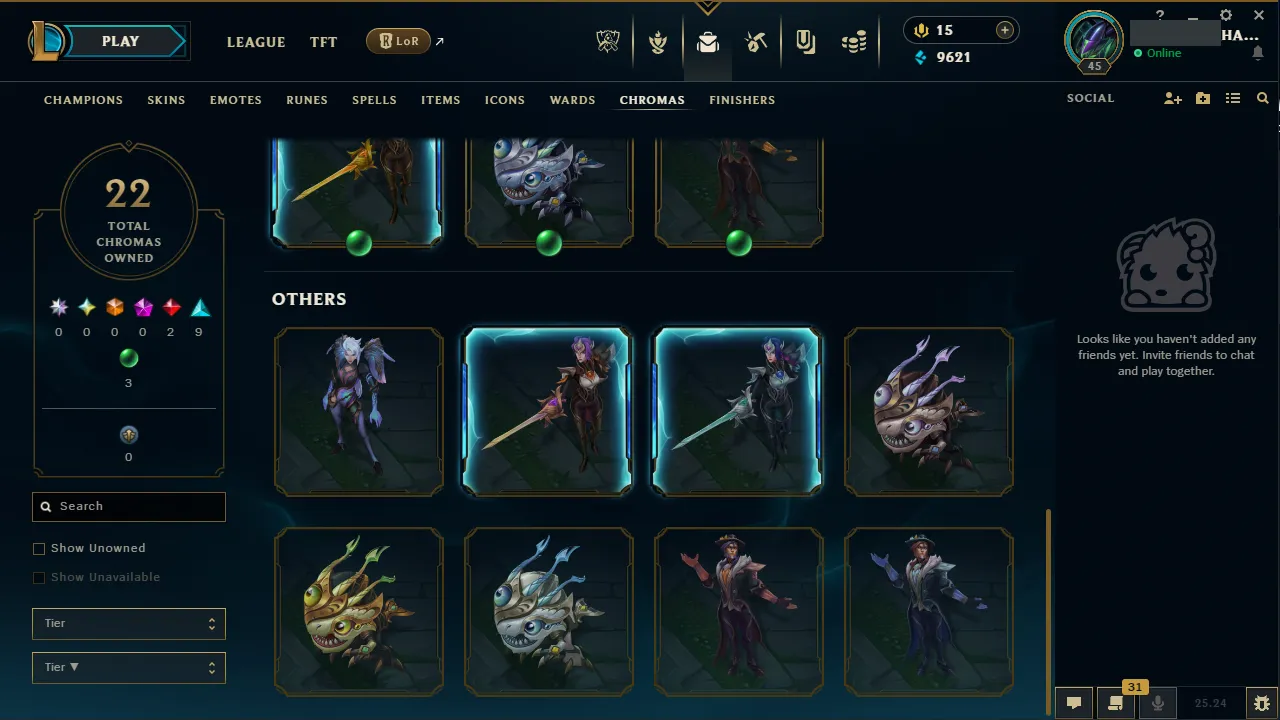Select TFT in the navigation menu
The image size is (1280, 720).
coord(323,42)
